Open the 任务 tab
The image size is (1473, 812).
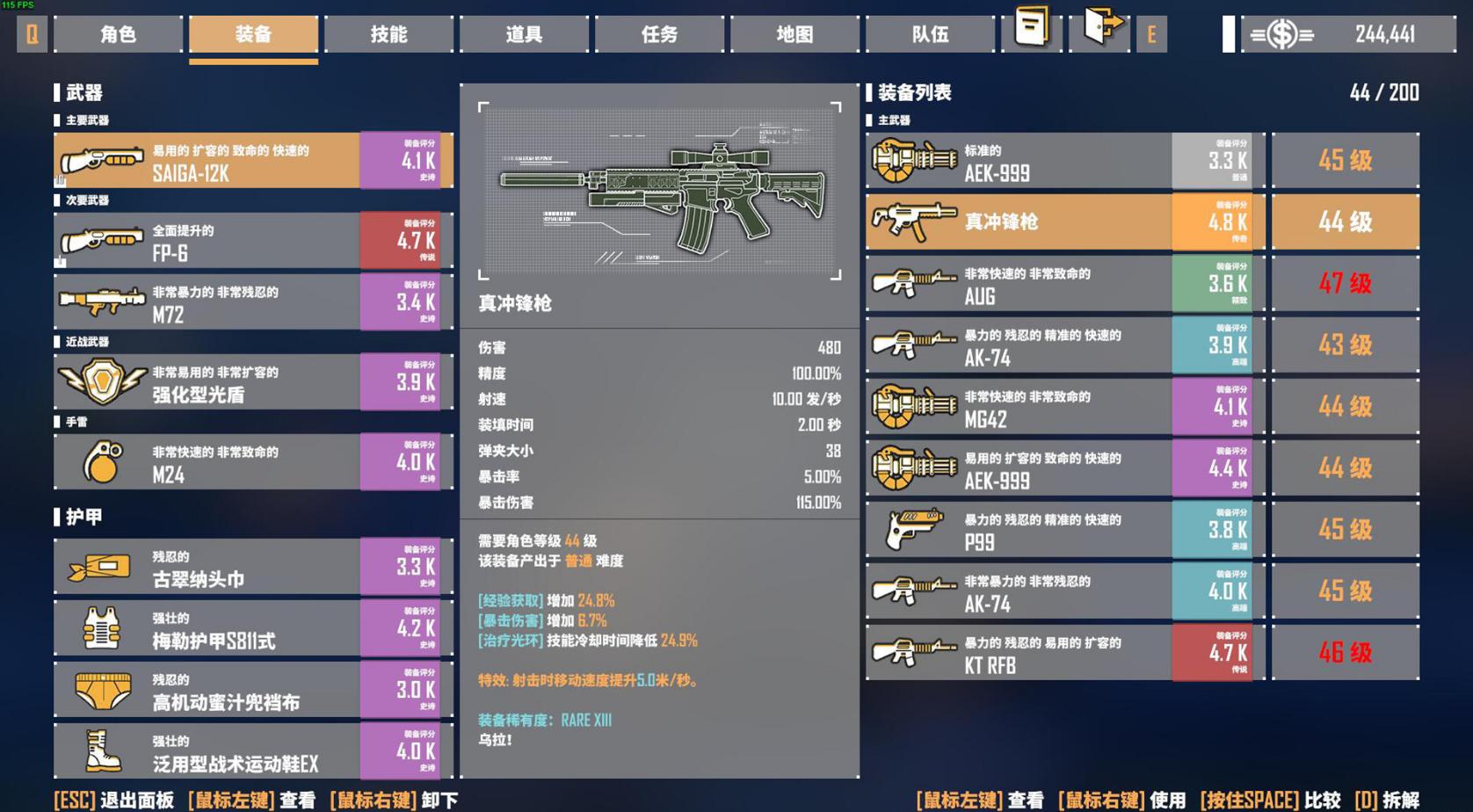658,34
